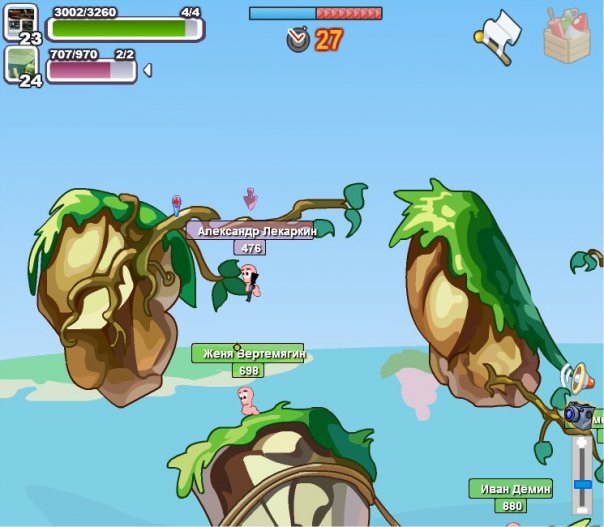Collapse the team panel with the small arrow
This screenshot has width=604, height=527.
(148, 70)
